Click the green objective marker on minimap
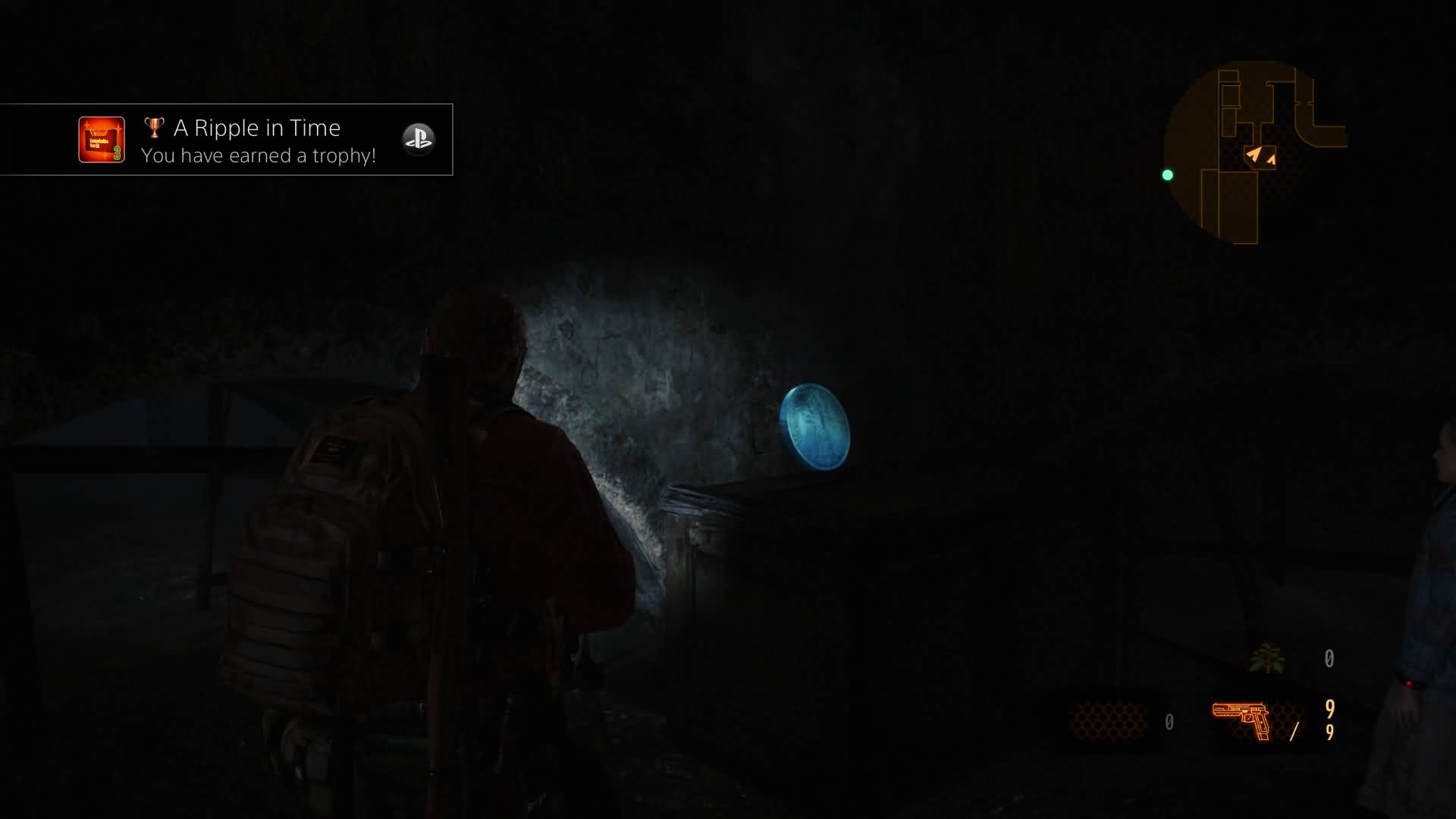This screenshot has width=1456, height=819. (x=1168, y=175)
